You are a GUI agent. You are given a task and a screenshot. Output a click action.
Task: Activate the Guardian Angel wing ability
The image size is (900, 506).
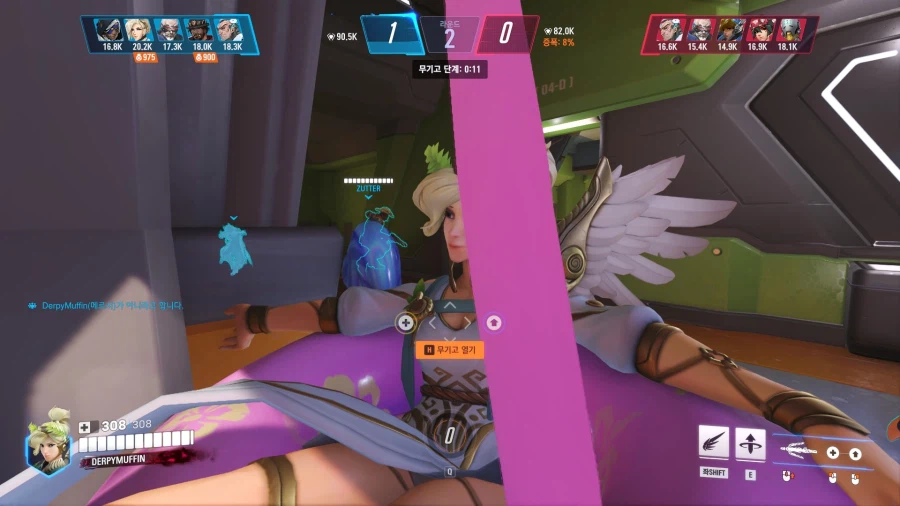713,443
